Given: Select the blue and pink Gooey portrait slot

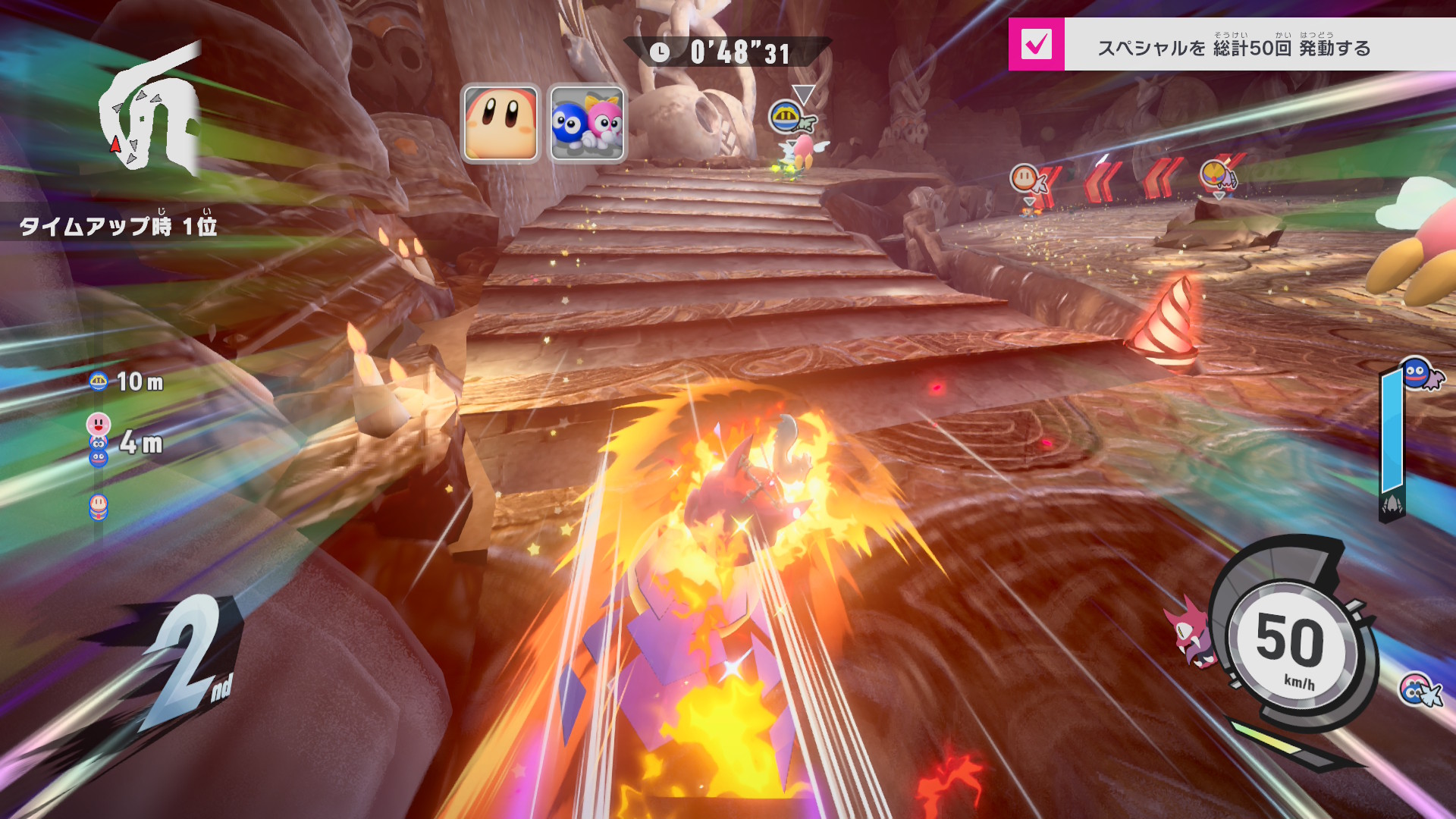Looking at the screenshot, I should (x=586, y=123).
